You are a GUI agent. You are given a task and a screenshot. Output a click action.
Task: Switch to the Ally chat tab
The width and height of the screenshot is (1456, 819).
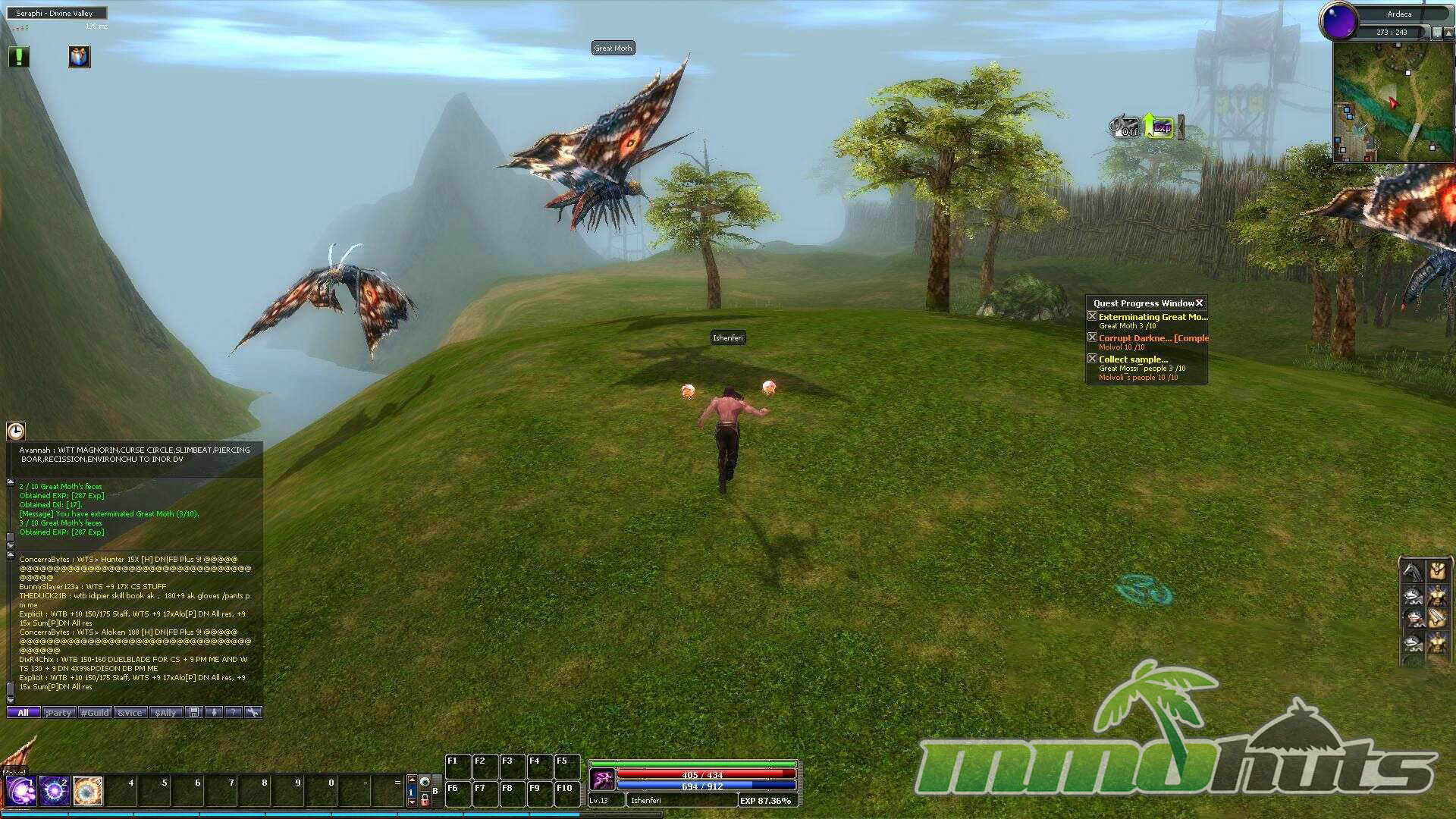tap(166, 713)
